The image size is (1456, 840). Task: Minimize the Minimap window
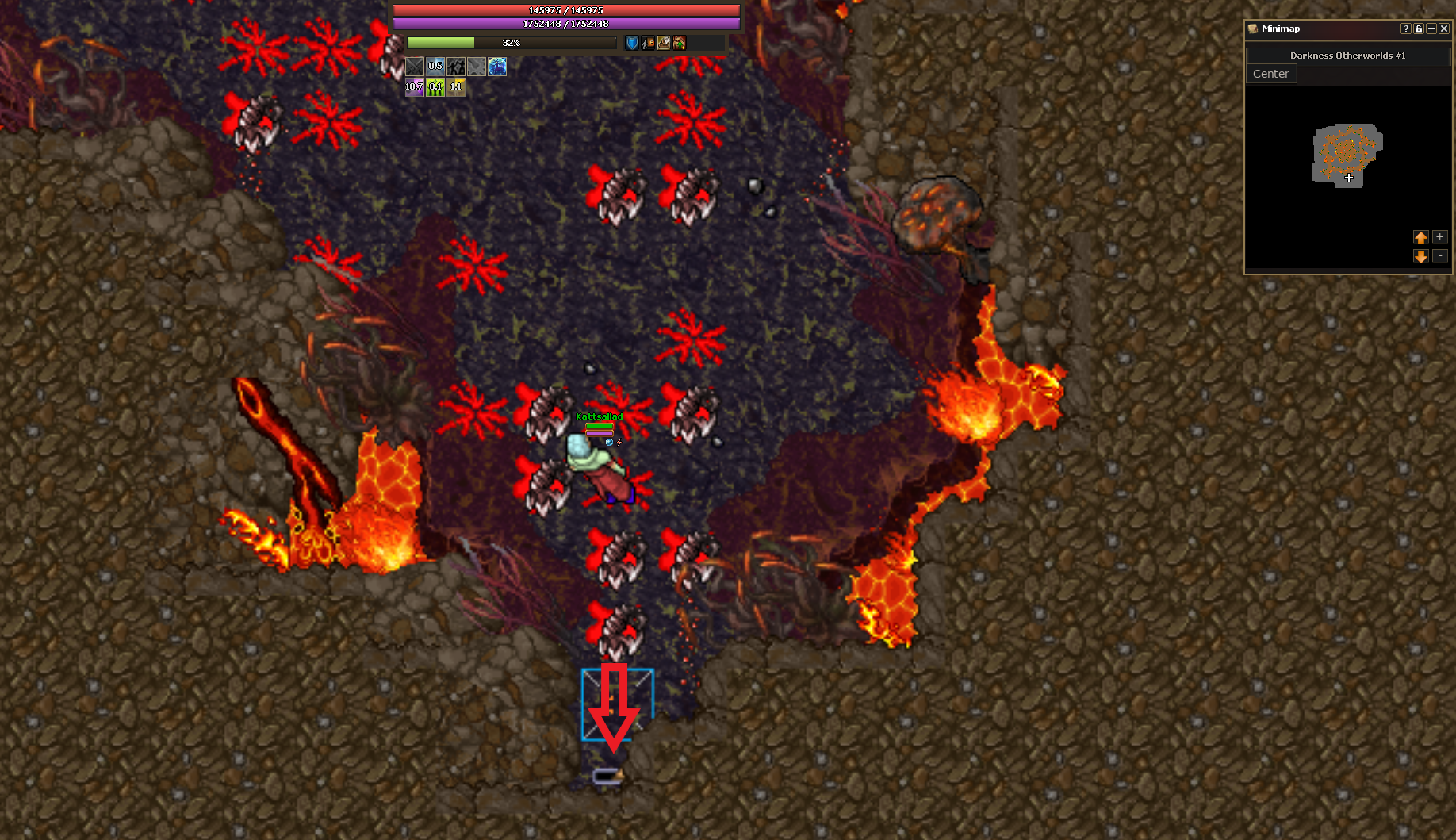pyautogui.click(x=1431, y=29)
